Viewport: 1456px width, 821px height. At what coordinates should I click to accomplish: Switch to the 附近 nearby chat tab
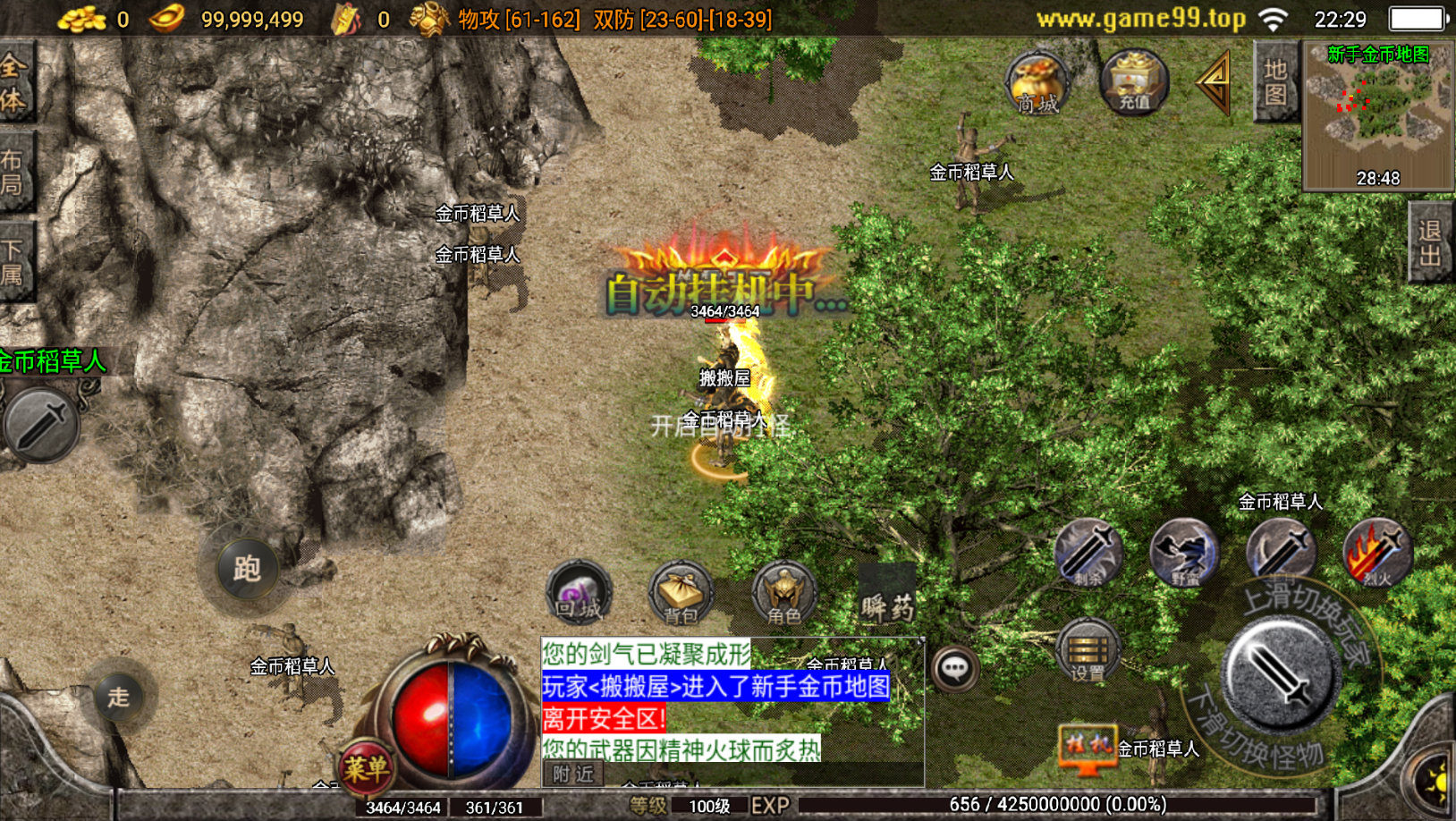572,774
